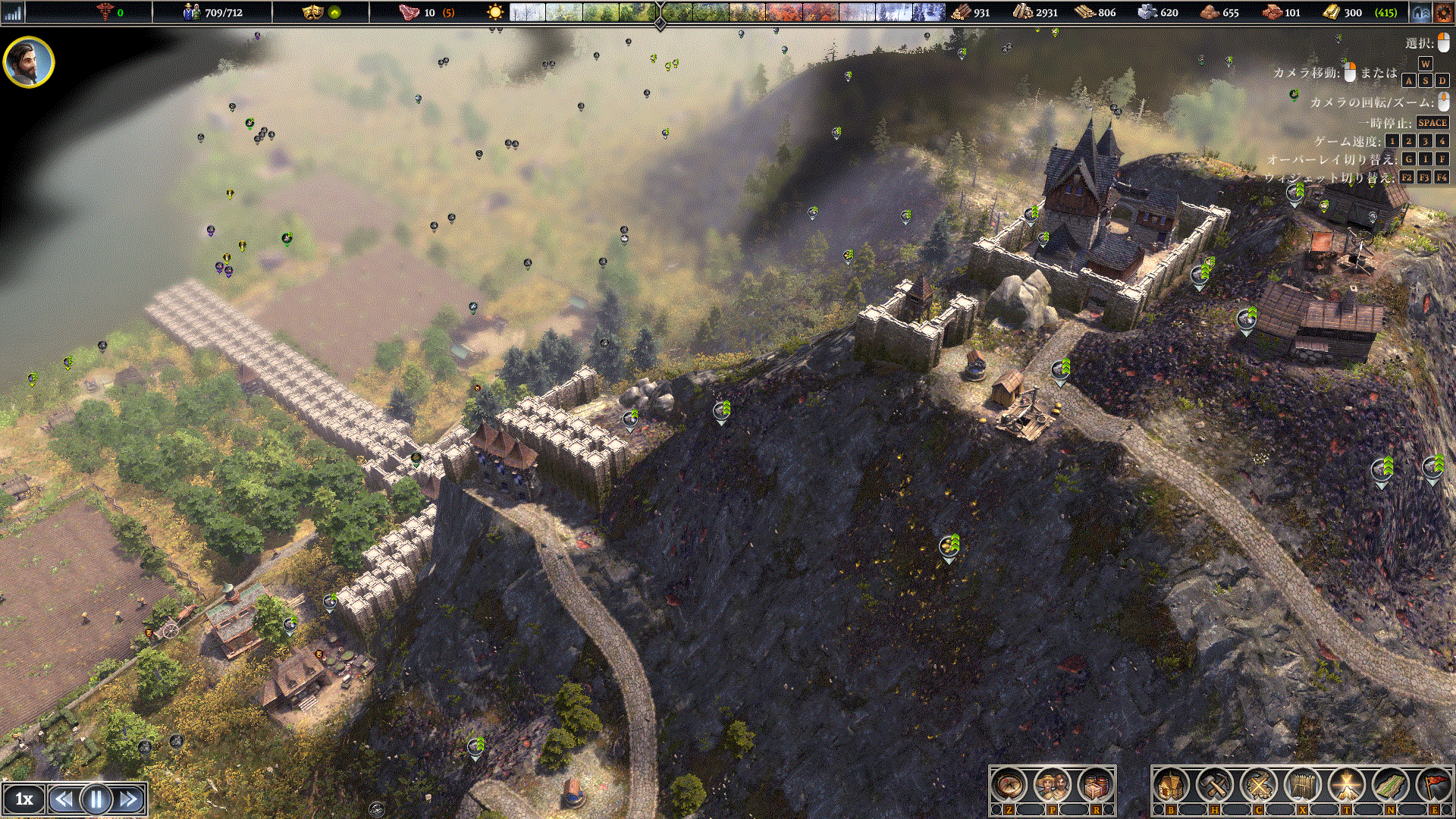Speed up the game with fast-forward
Viewport: 1456px width, 819px height.
[x=129, y=799]
